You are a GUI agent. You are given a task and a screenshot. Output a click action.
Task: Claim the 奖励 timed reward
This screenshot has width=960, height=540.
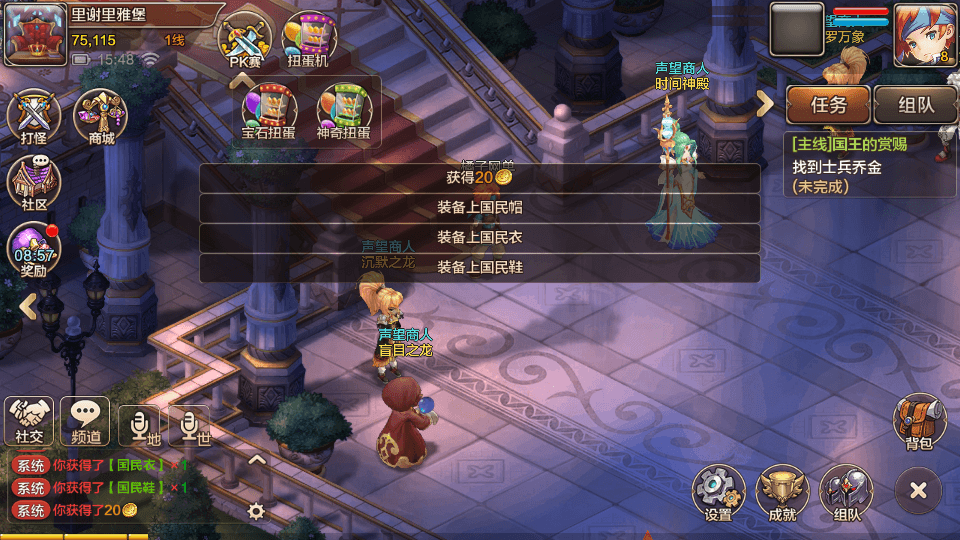(x=34, y=250)
